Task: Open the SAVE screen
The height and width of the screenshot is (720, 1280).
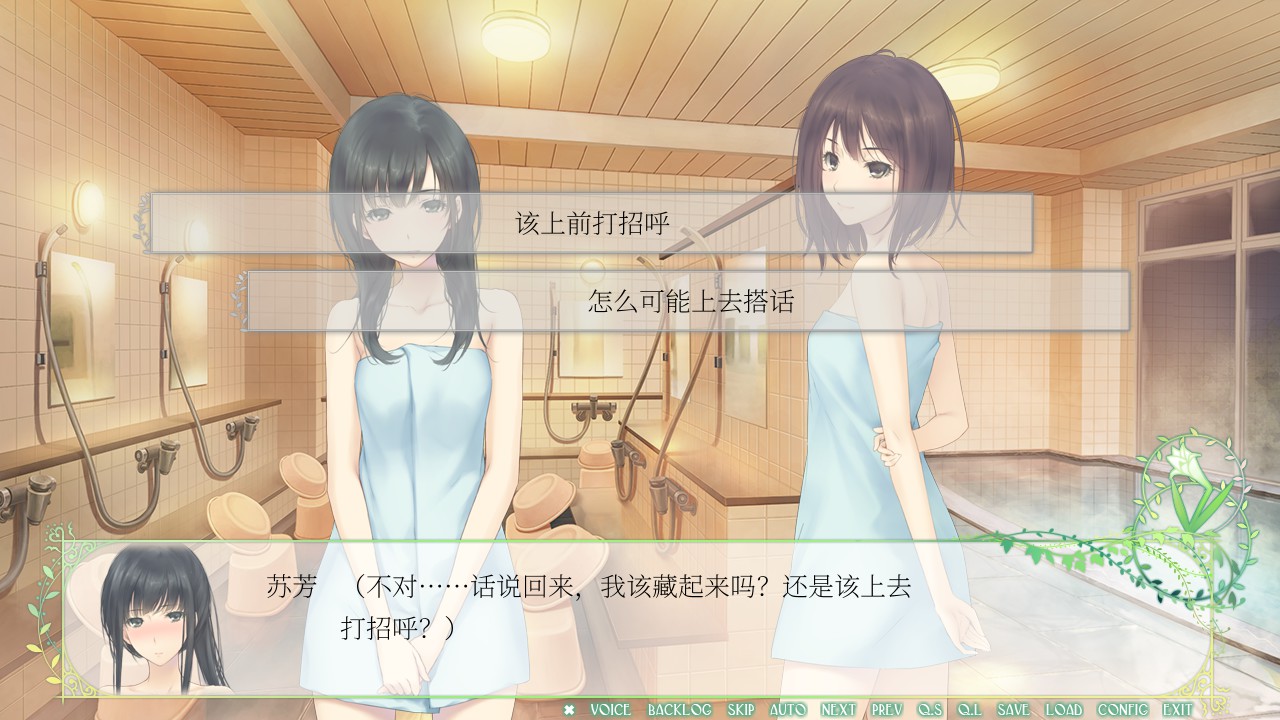Action: coord(1013,710)
